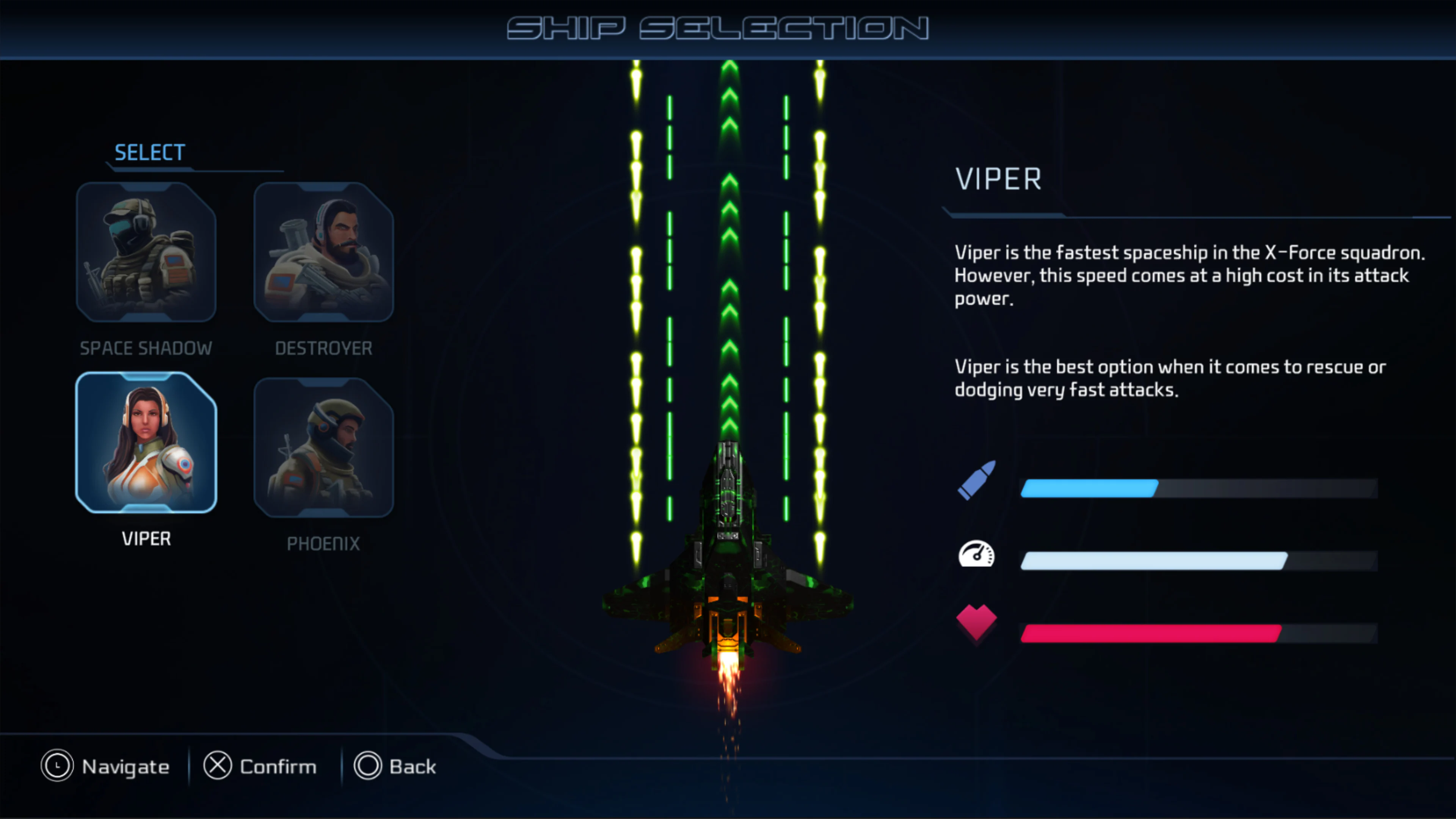Click the Back circle button icon

[369, 766]
